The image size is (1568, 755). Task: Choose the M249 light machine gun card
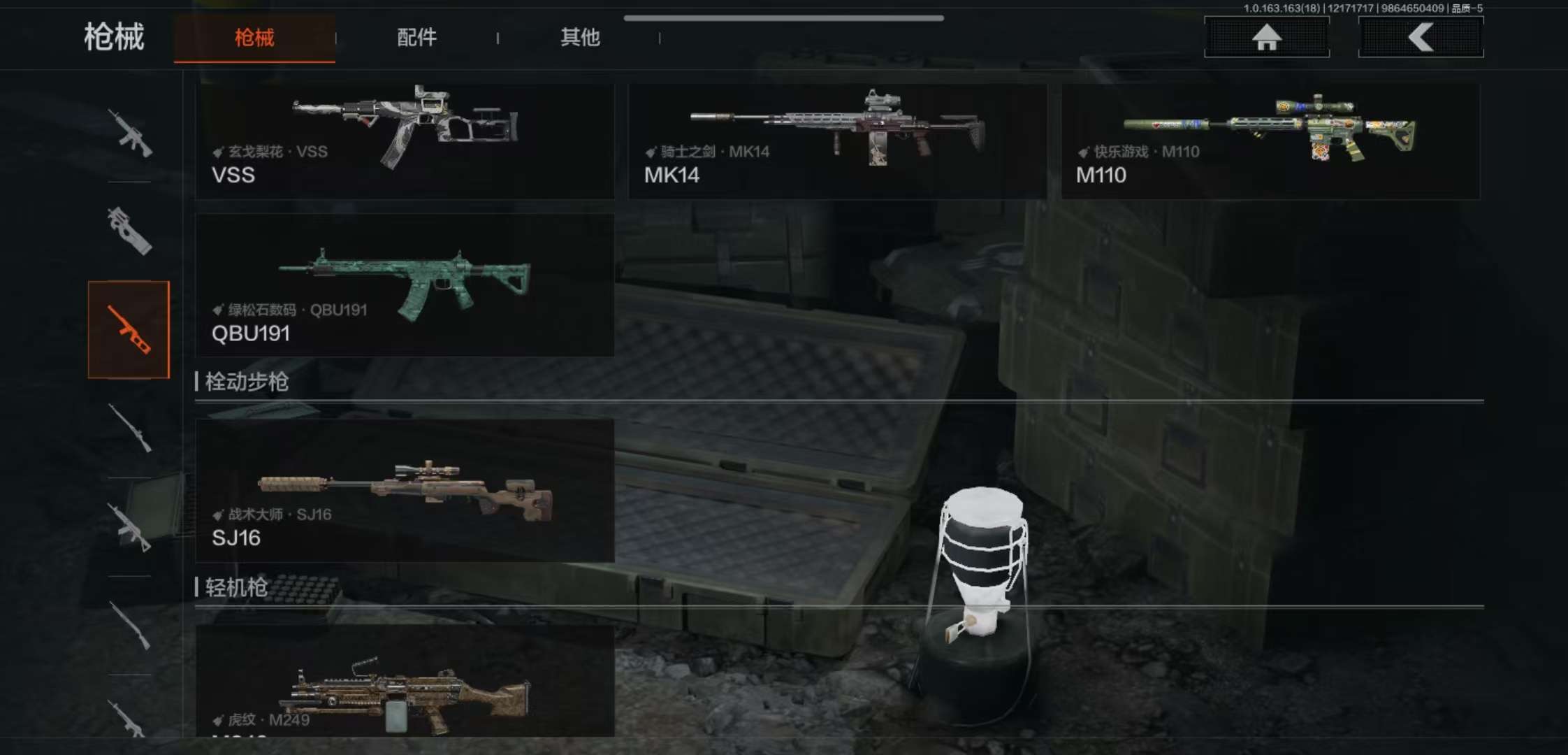click(x=405, y=682)
